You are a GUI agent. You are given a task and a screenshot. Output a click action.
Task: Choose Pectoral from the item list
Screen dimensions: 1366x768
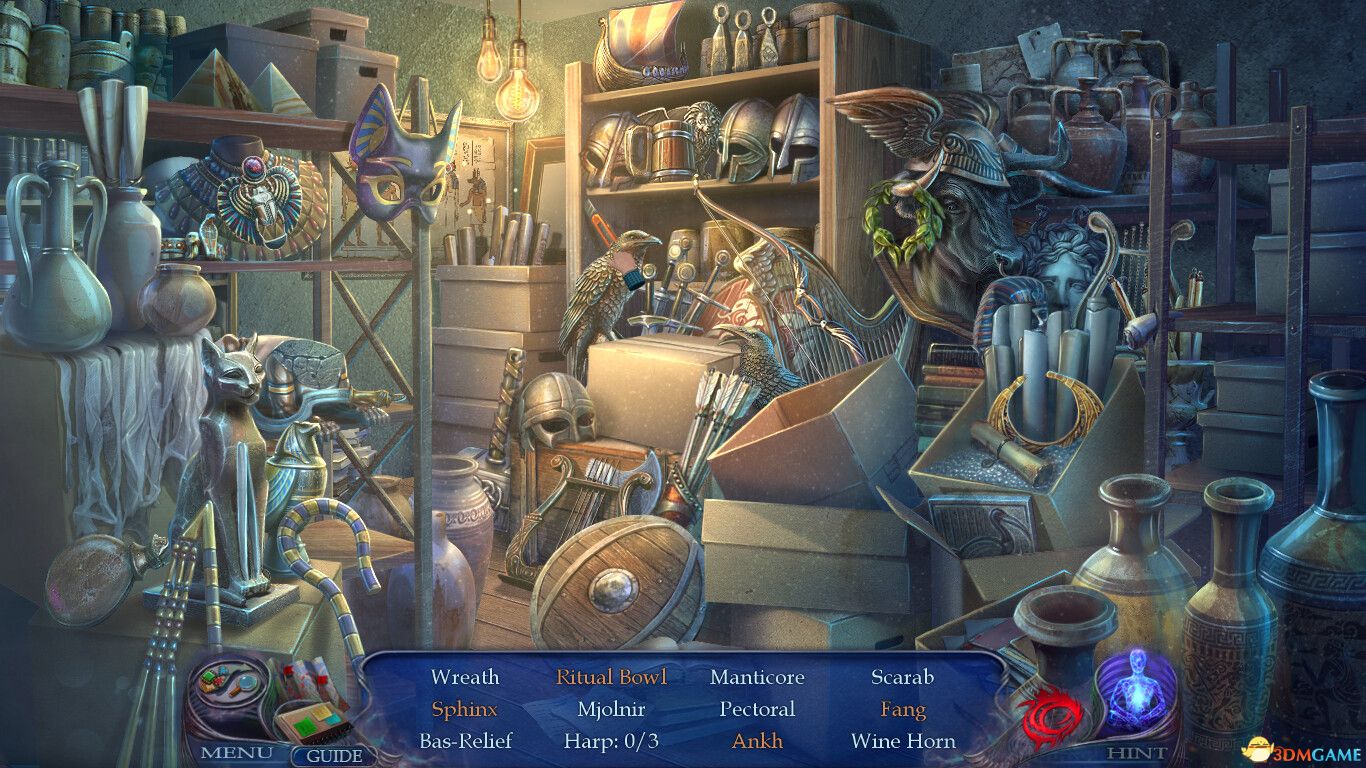(757, 709)
